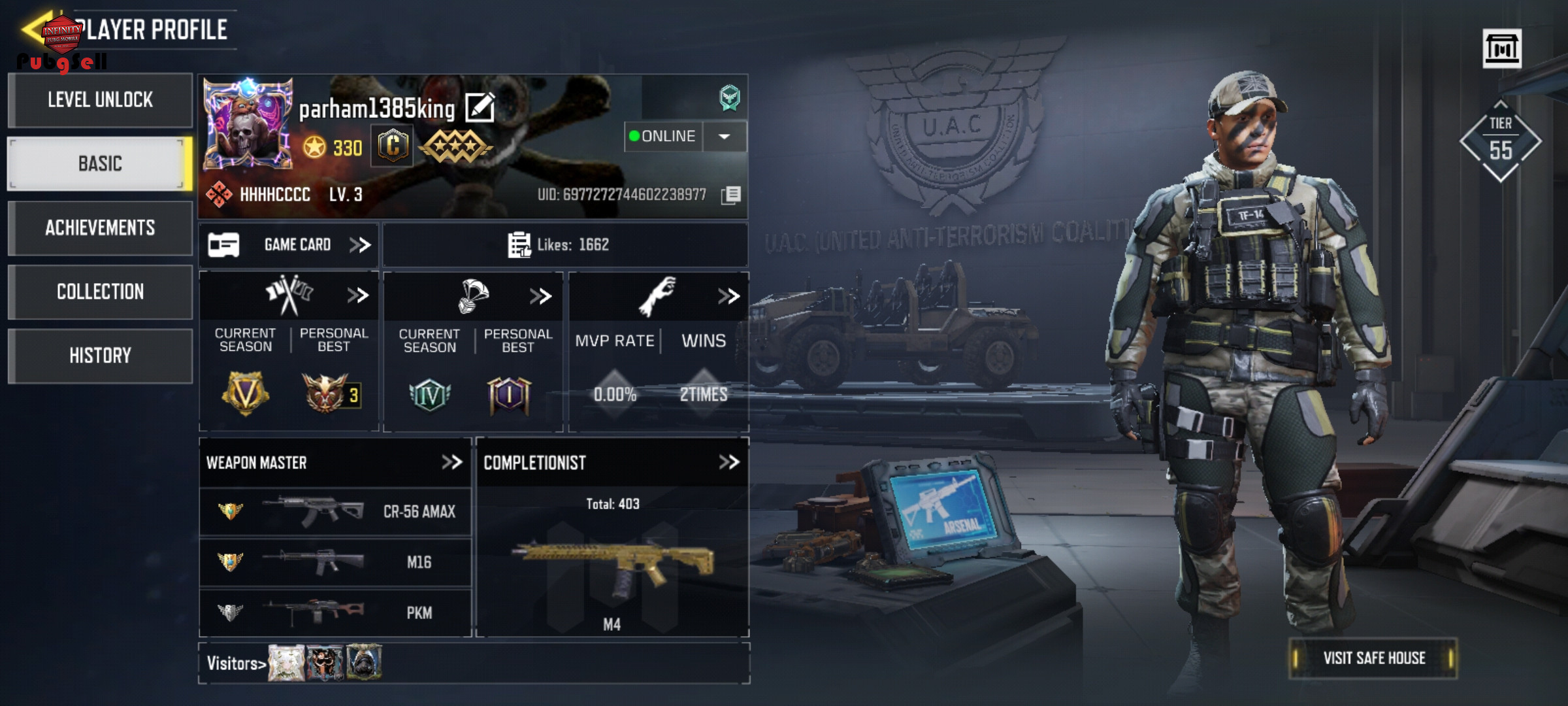Open the PKM weapon row
The image size is (1568, 706).
pos(335,613)
